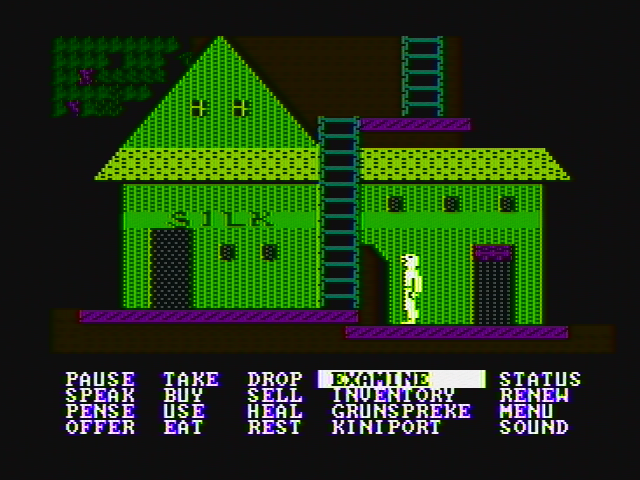This screenshot has width=640, height=480.
Task: Activate the GRUNSPREKE skill
Action: coord(400,411)
